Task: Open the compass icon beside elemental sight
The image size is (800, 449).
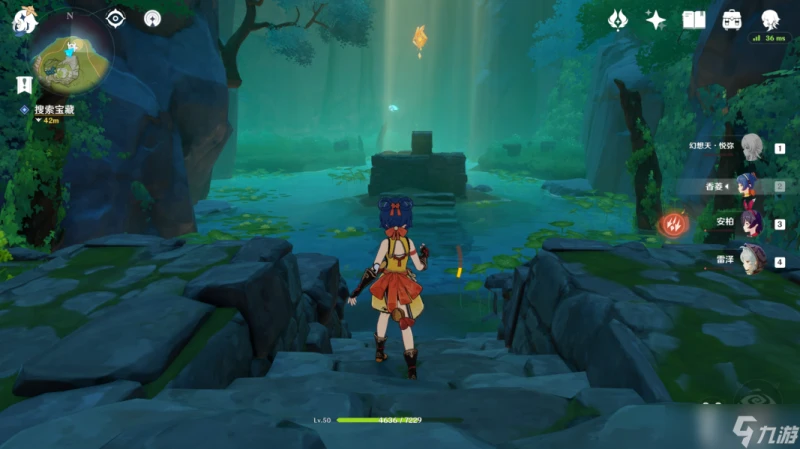Action: pos(152,18)
